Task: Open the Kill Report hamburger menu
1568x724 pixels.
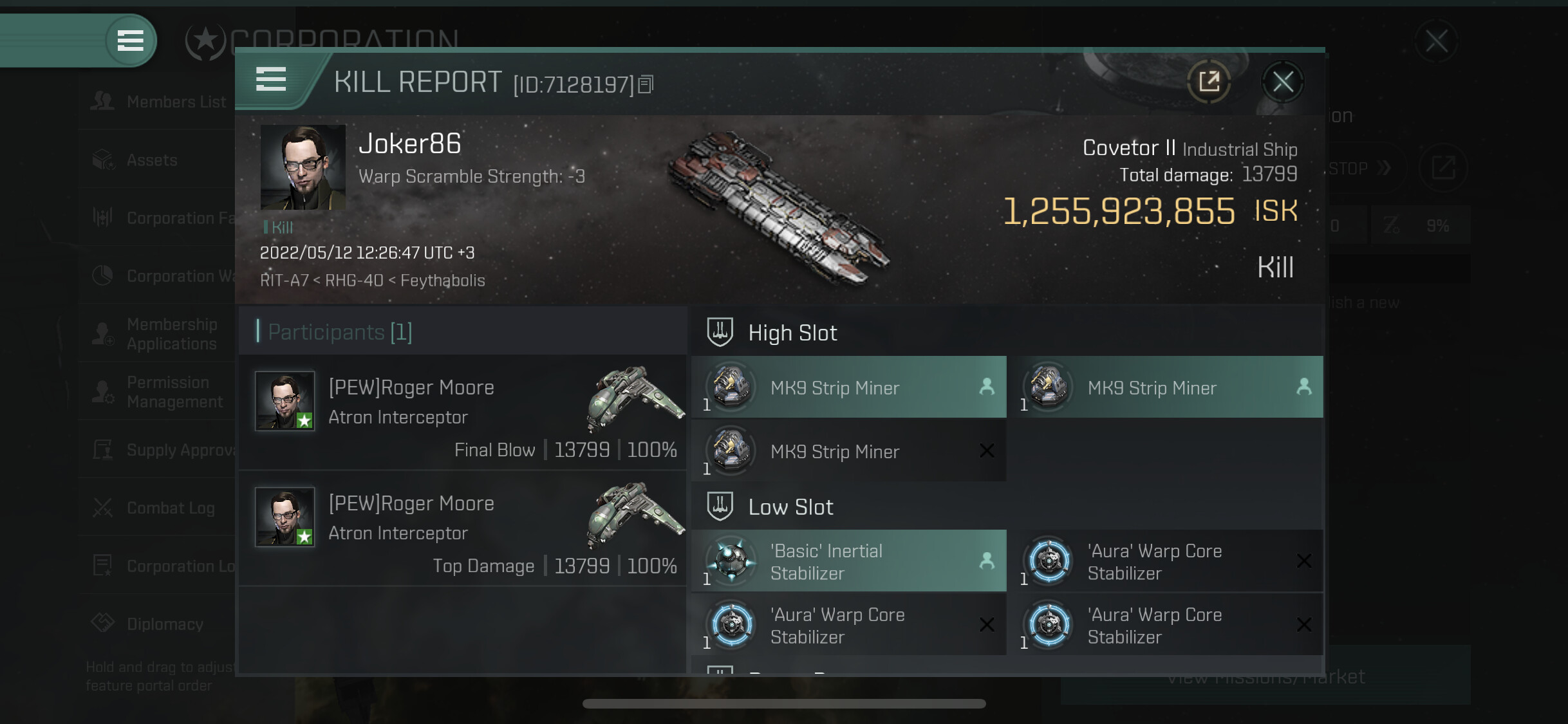Action: (271, 80)
